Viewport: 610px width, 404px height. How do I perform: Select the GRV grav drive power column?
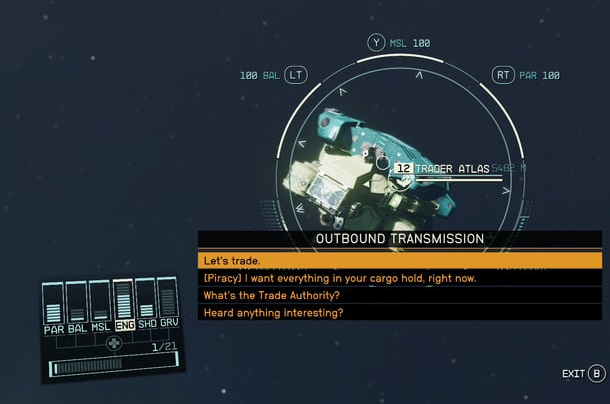(168, 306)
